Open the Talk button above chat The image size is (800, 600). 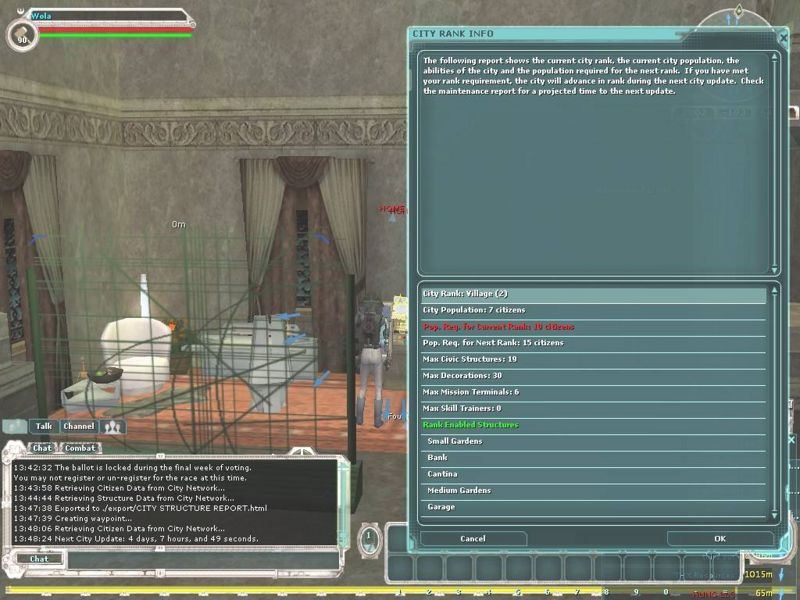tap(43, 426)
